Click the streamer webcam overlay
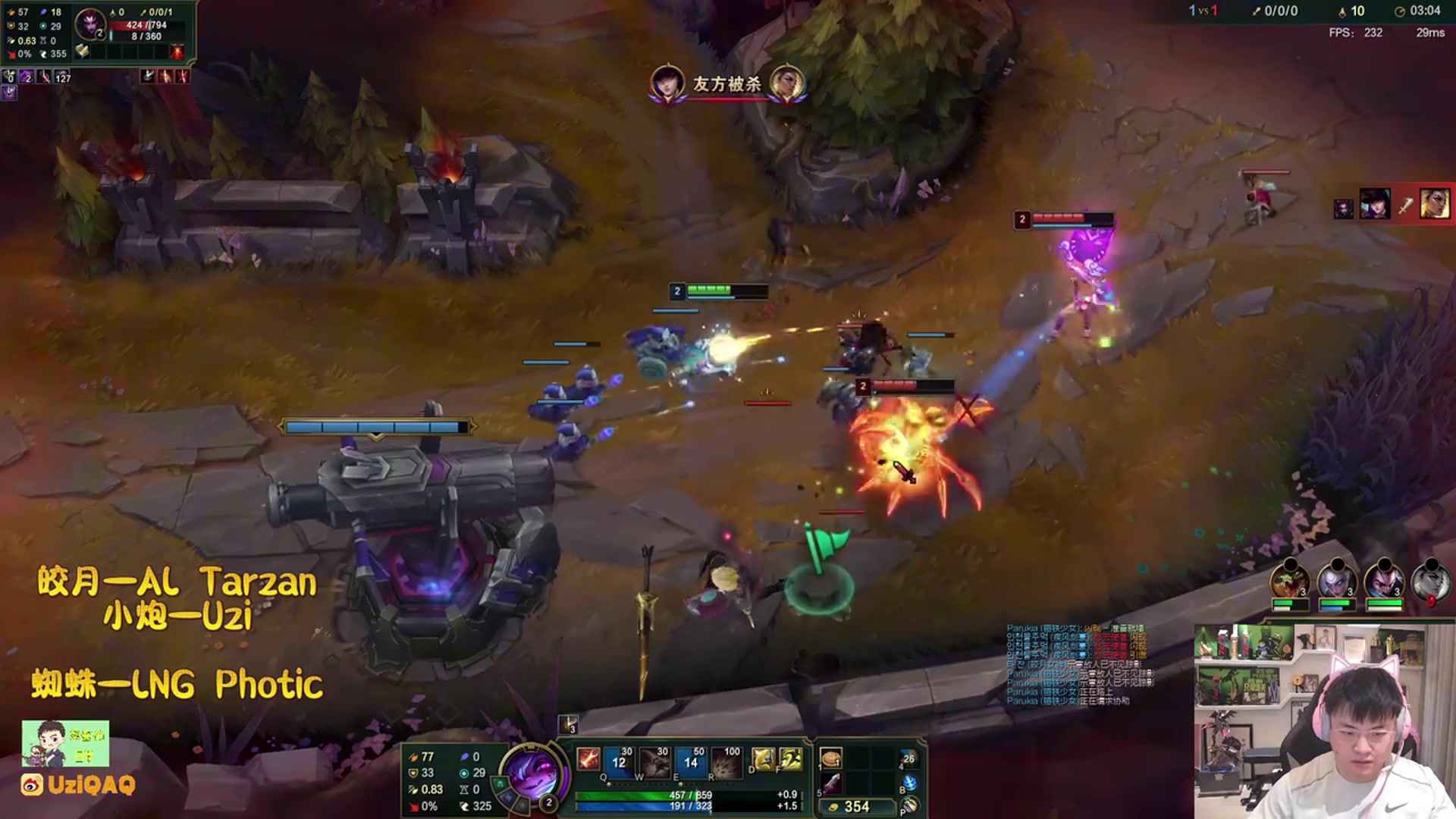The height and width of the screenshot is (819, 1456). tap(1324, 721)
